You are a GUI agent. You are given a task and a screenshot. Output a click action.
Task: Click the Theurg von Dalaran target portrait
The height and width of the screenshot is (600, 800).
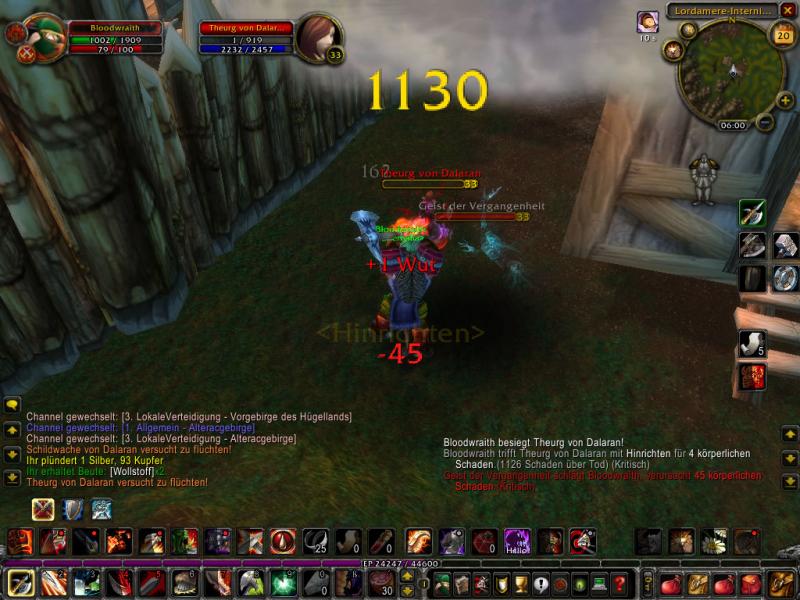(319, 38)
